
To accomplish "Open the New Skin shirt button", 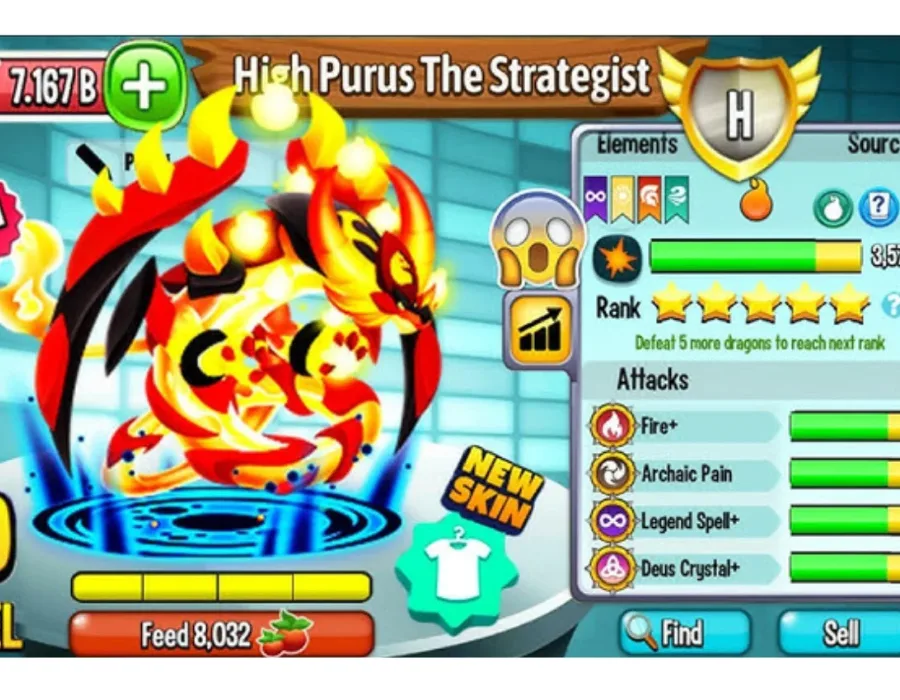I will pos(457,568).
